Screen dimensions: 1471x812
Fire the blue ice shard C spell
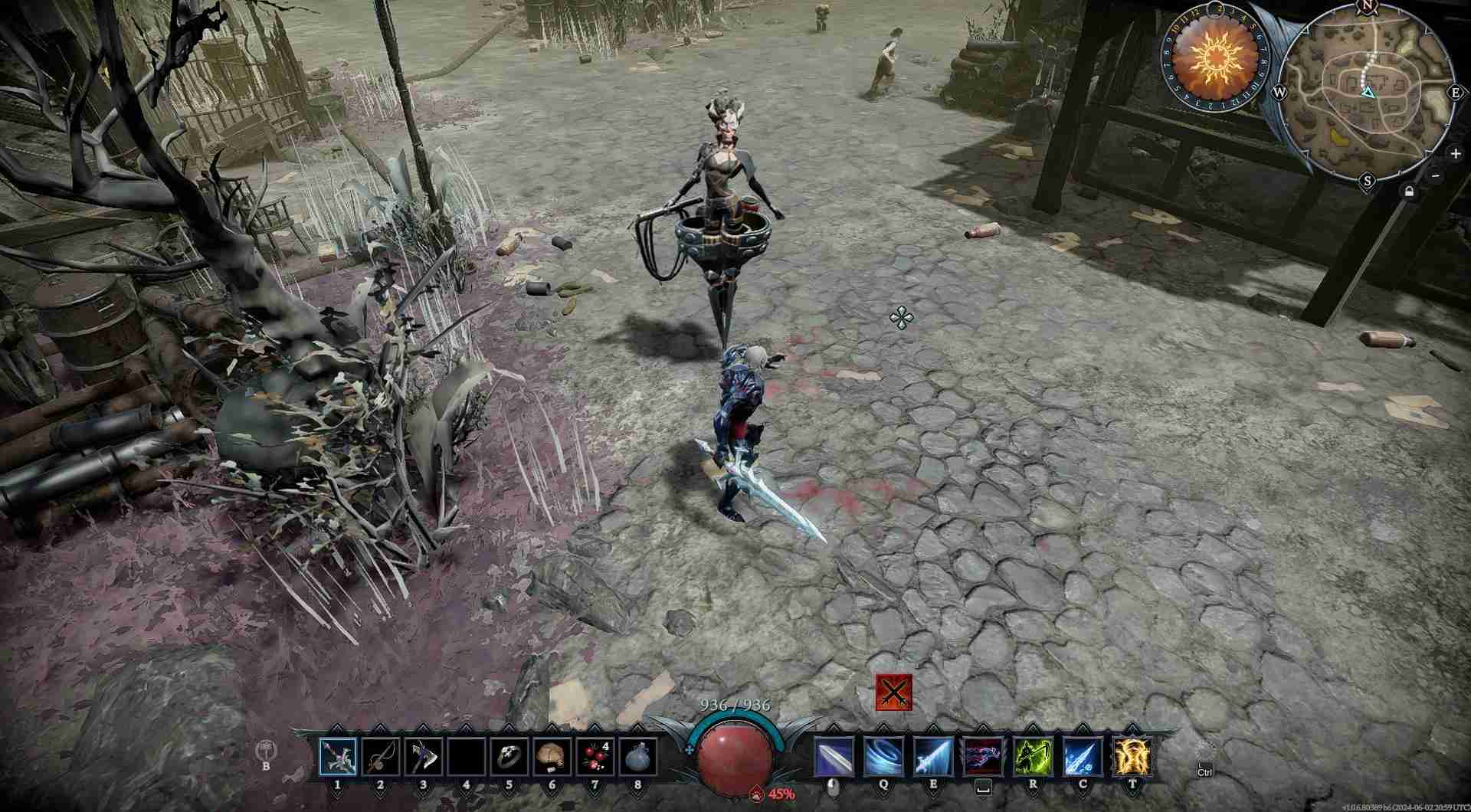(1083, 757)
